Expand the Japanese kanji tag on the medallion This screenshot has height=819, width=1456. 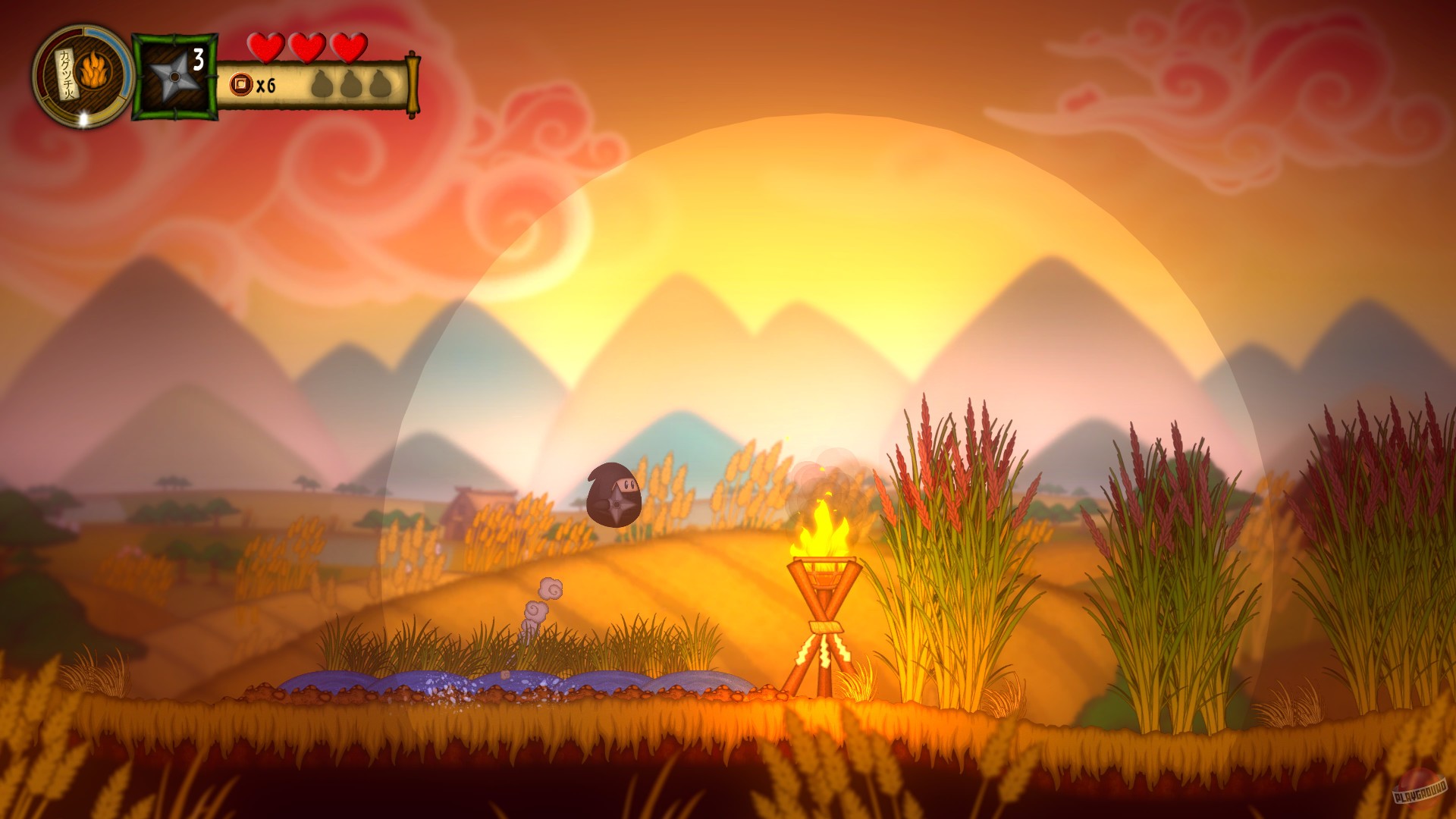pyautogui.click(x=68, y=74)
